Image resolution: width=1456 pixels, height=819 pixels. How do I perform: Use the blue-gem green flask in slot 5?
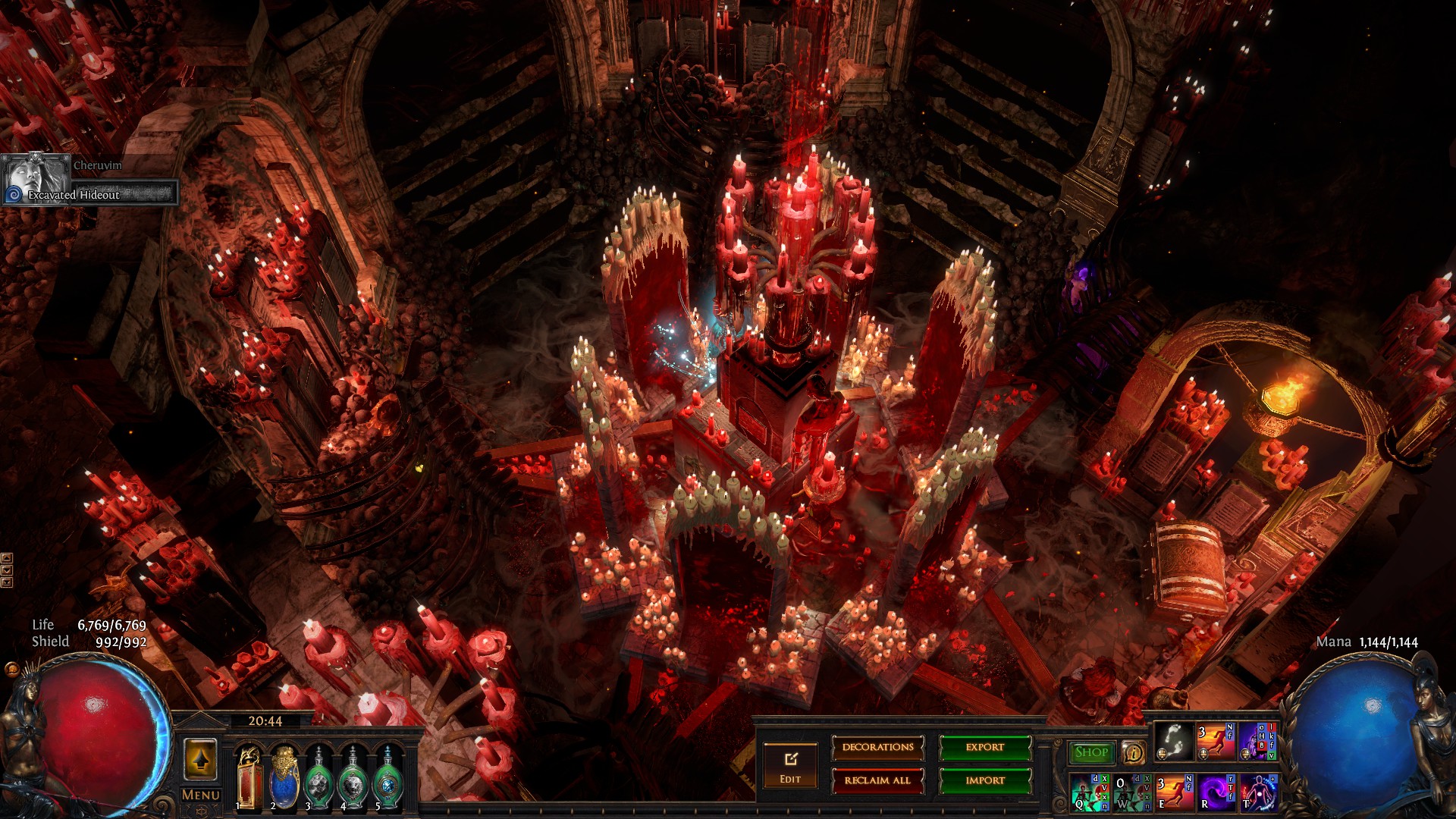pos(388,776)
